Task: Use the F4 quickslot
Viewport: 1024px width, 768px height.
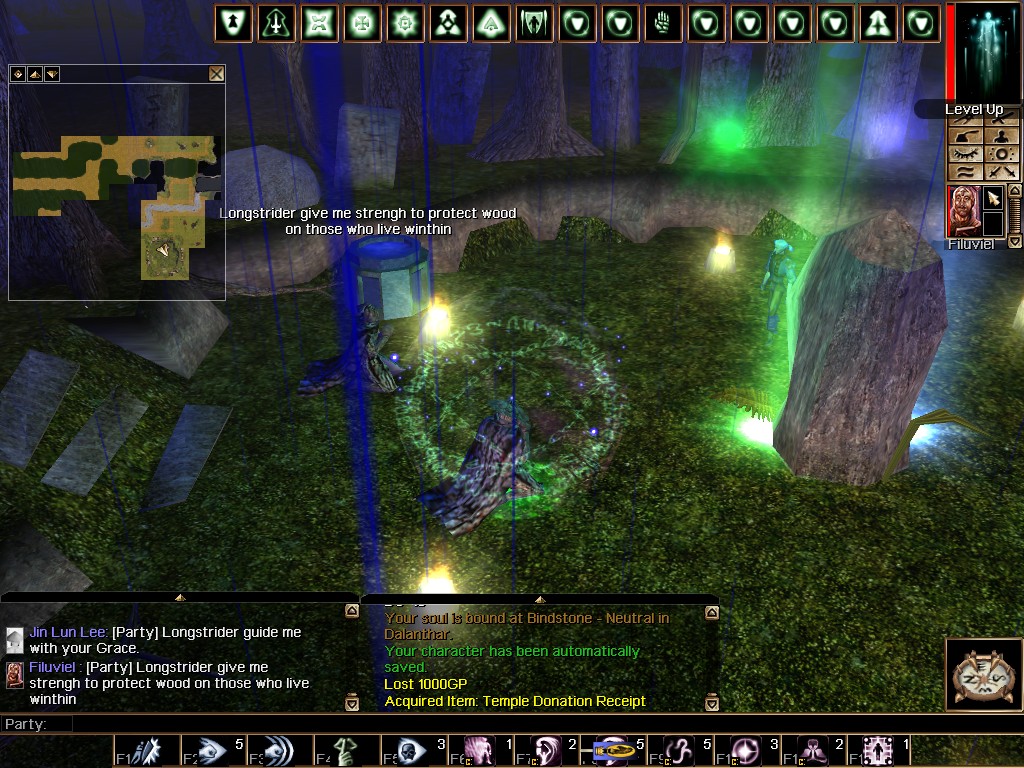Action: click(346, 751)
